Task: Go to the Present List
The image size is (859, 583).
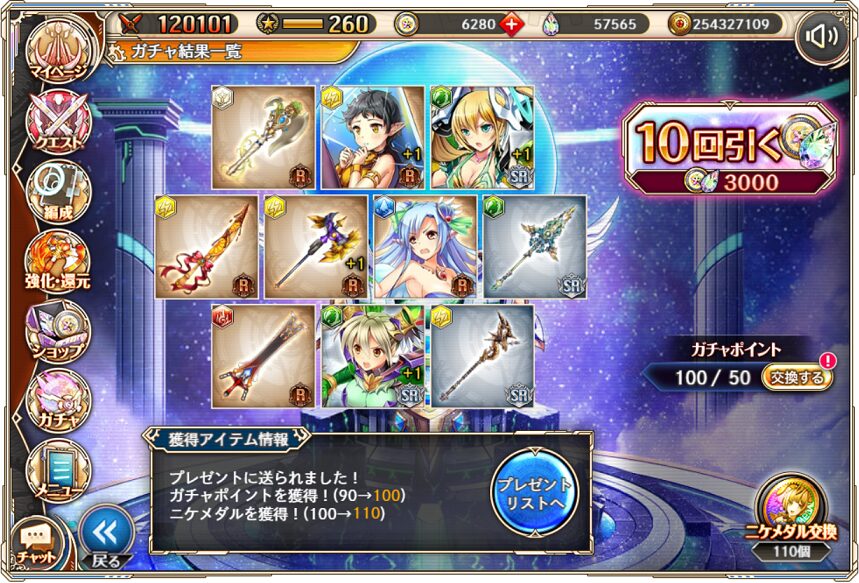Action: (535, 485)
